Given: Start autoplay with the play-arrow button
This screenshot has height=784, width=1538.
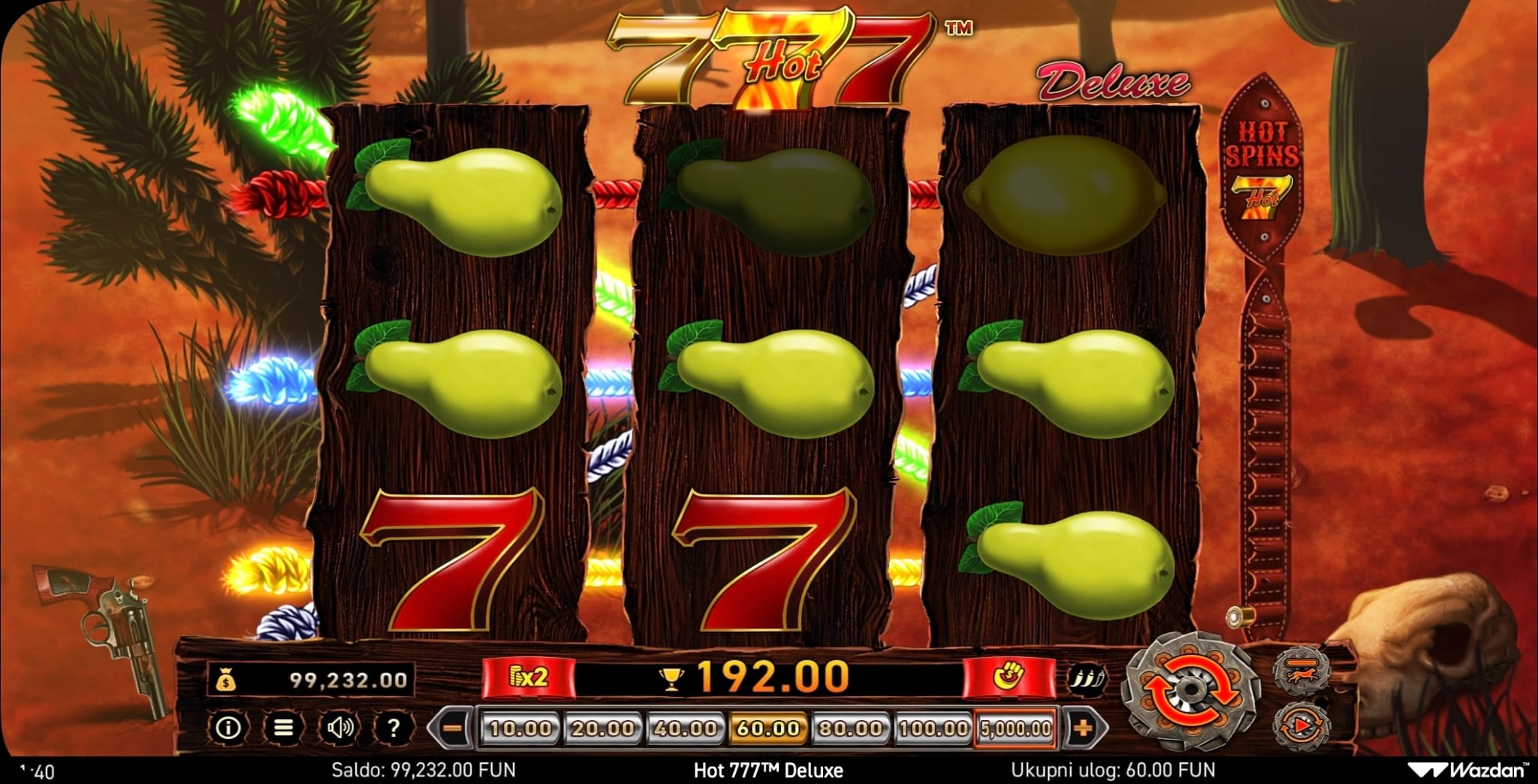Looking at the screenshot, I should [1301, 725].
